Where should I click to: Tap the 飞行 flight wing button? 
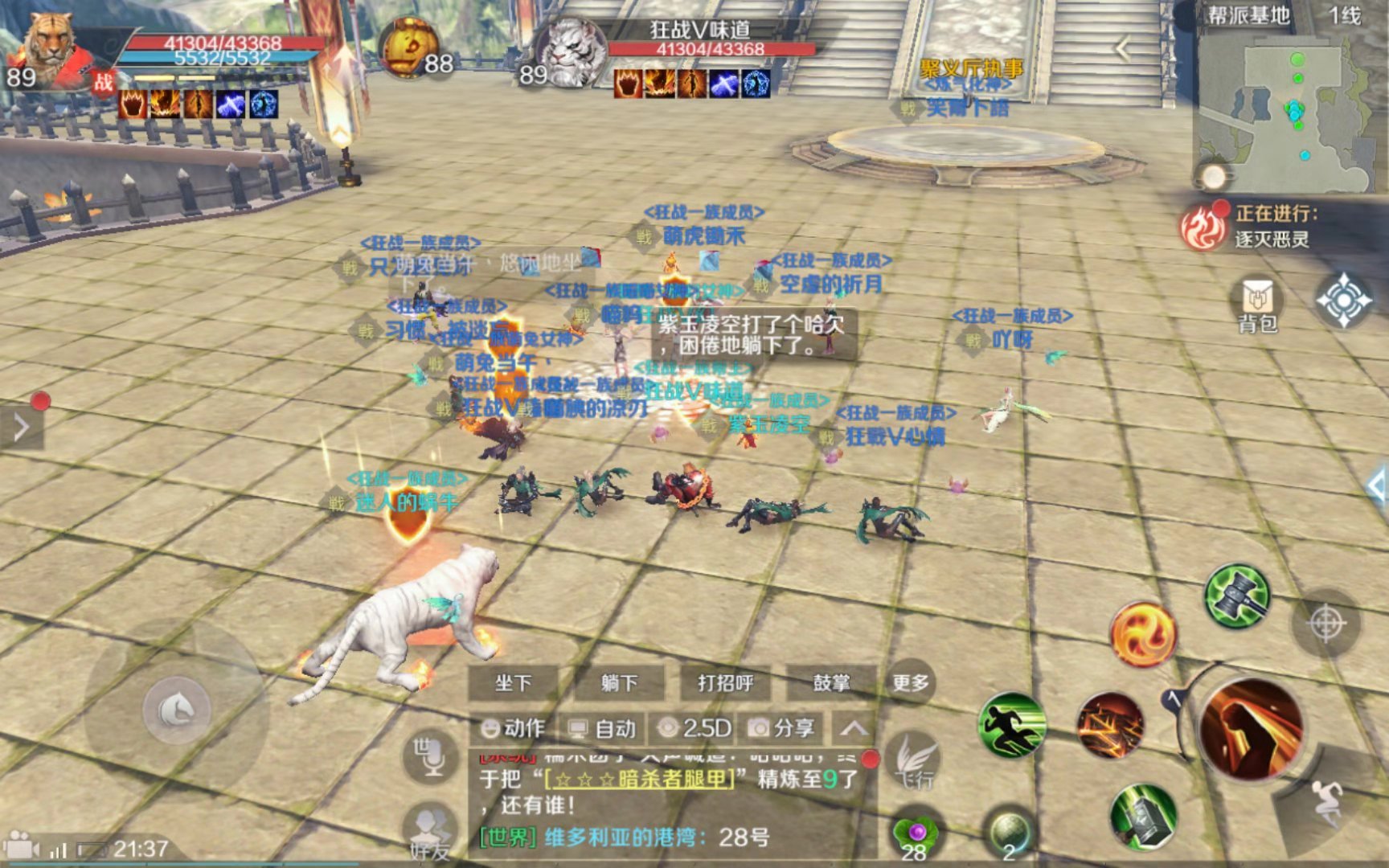(x=916, y=762)
